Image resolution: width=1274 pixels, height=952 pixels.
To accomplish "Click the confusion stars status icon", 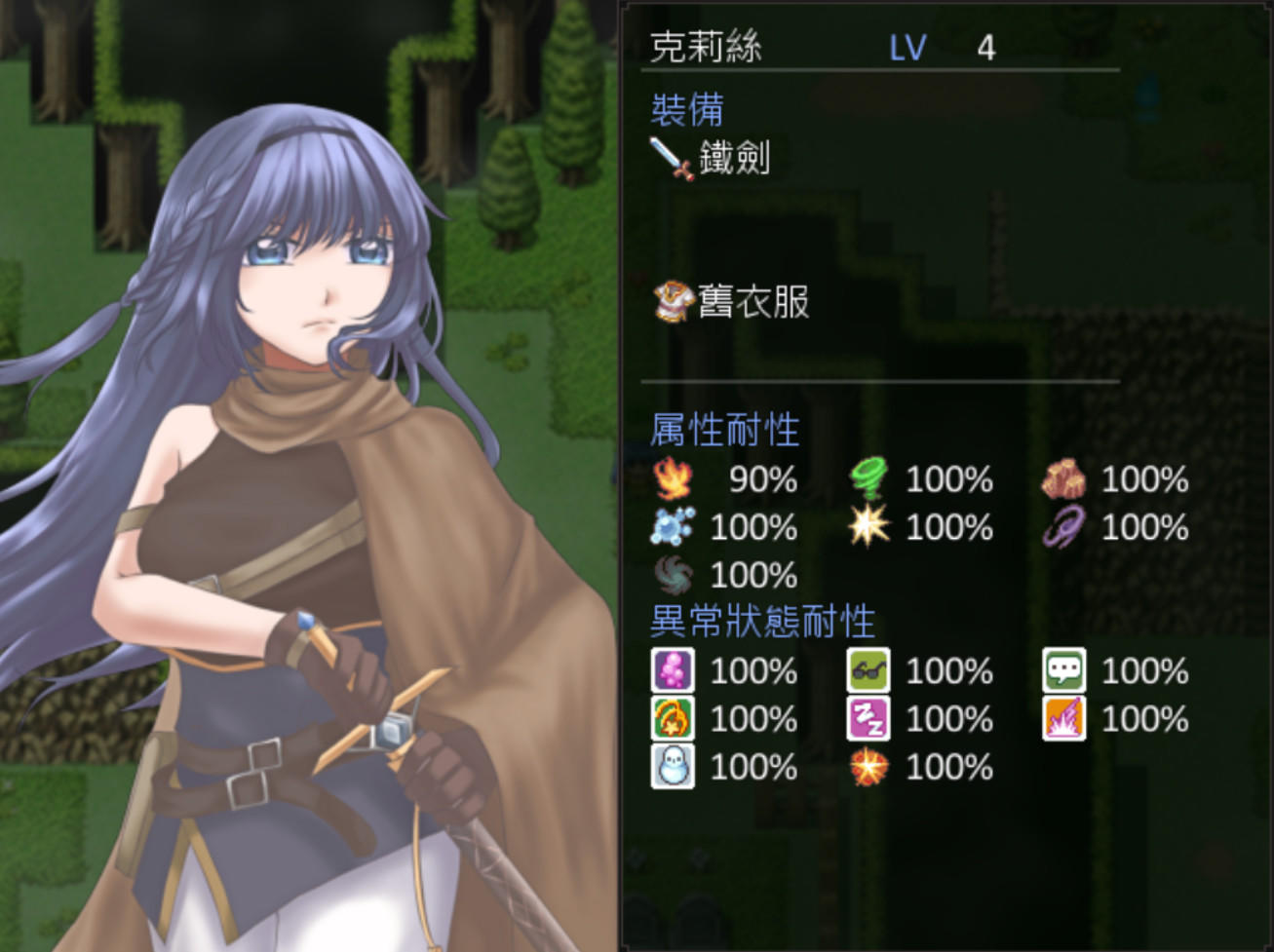I will 674,719.
